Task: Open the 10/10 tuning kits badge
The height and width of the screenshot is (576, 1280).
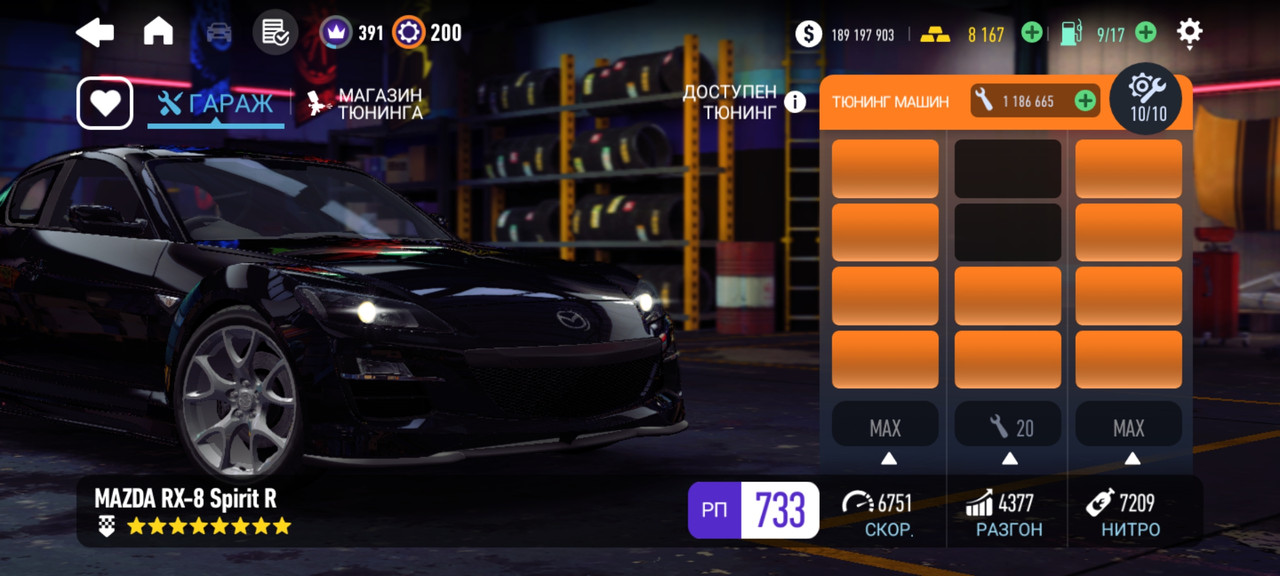Action: (1148, 99)
